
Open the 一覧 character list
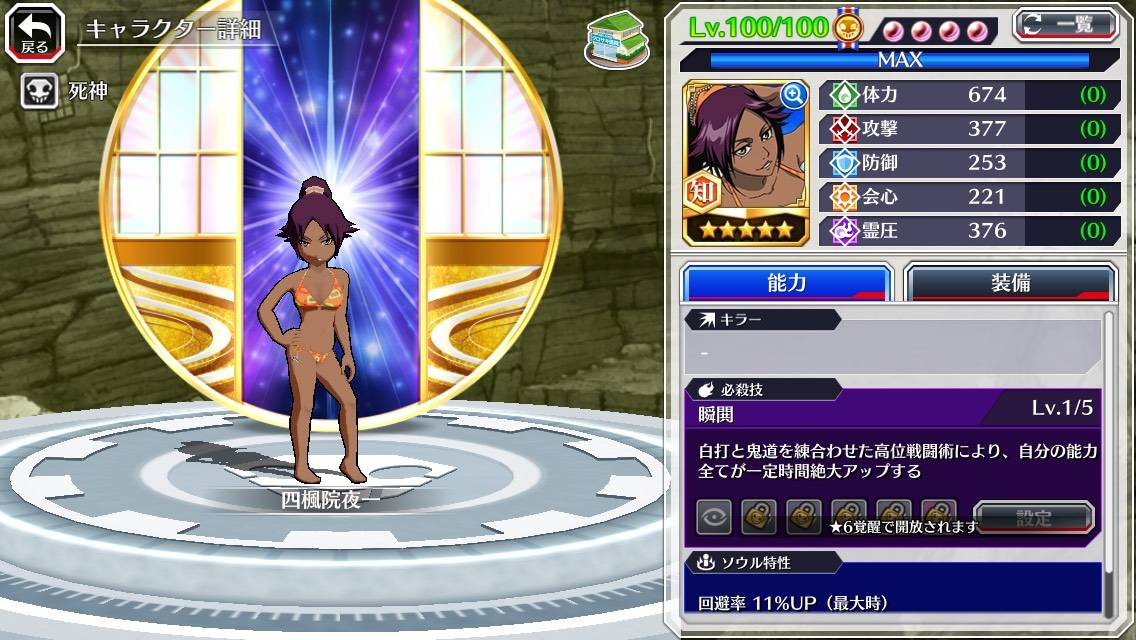[x=1068, y=25]
